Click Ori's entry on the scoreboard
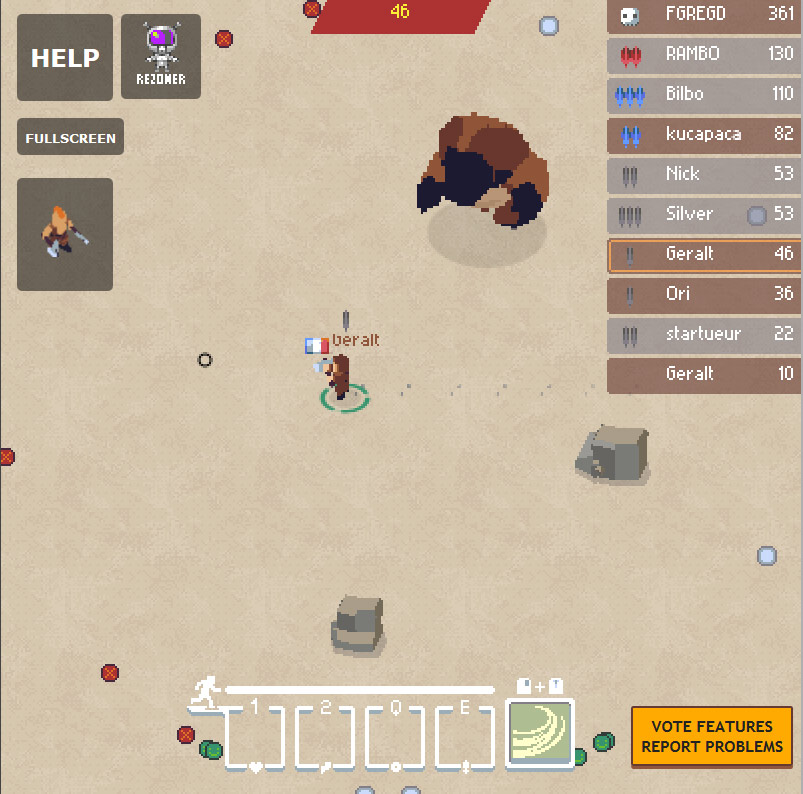This screenshot has width=803, height=794. (704, 294)
